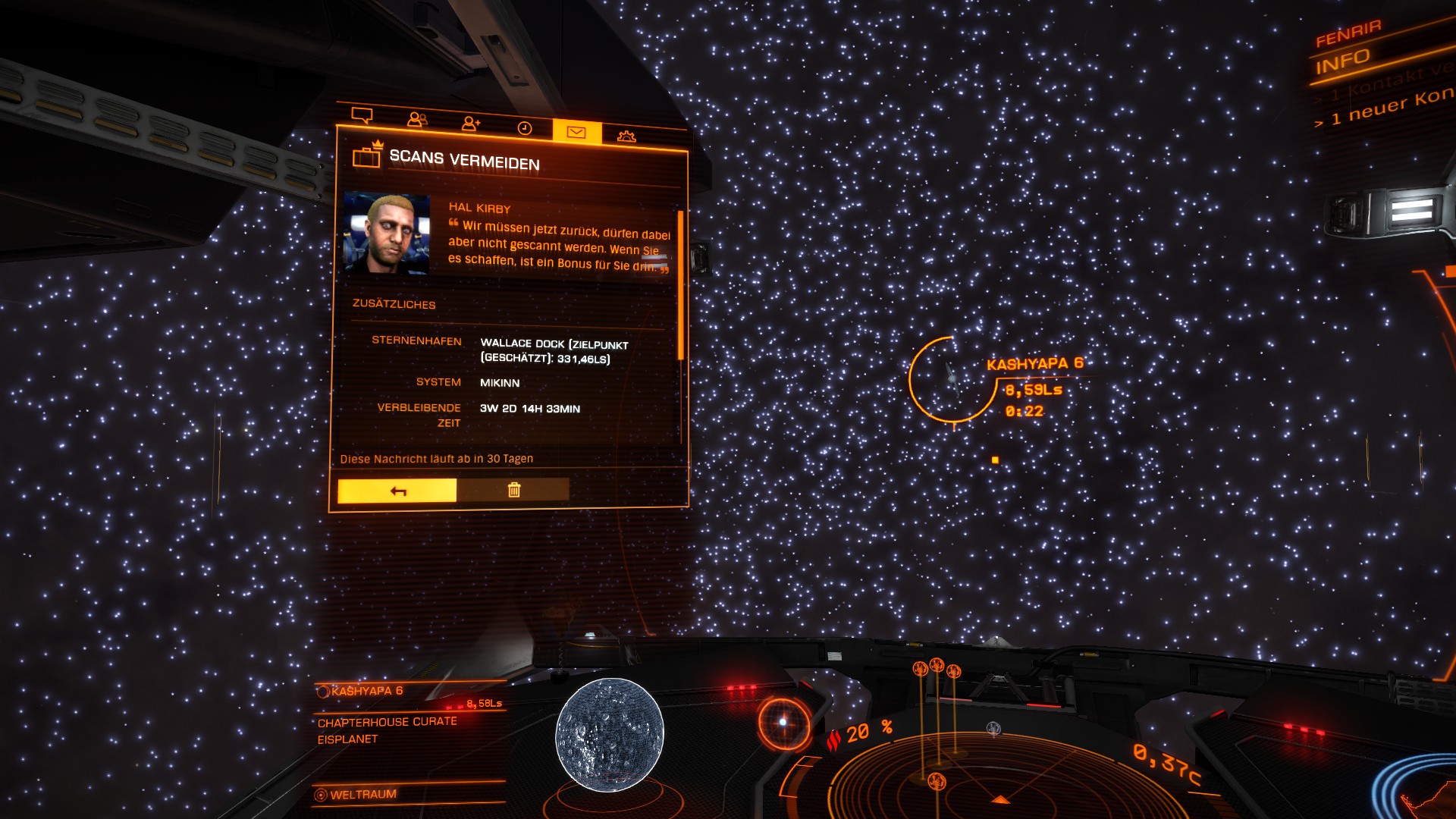Open the comms settings gear tab
This screenshot has height=819, width=1456.
click(626, 136)
